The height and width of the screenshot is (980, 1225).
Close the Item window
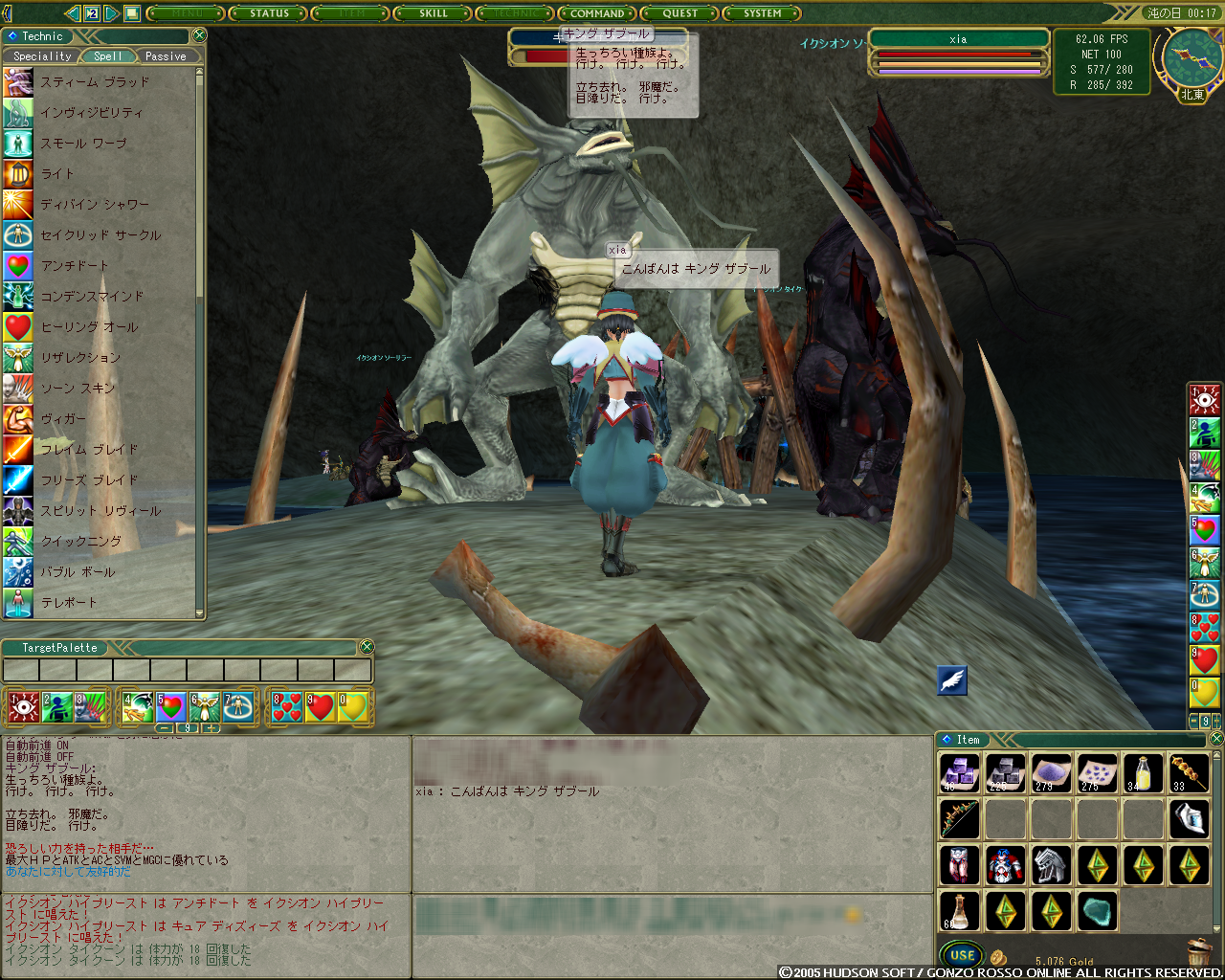click(x=1216, y=739)
